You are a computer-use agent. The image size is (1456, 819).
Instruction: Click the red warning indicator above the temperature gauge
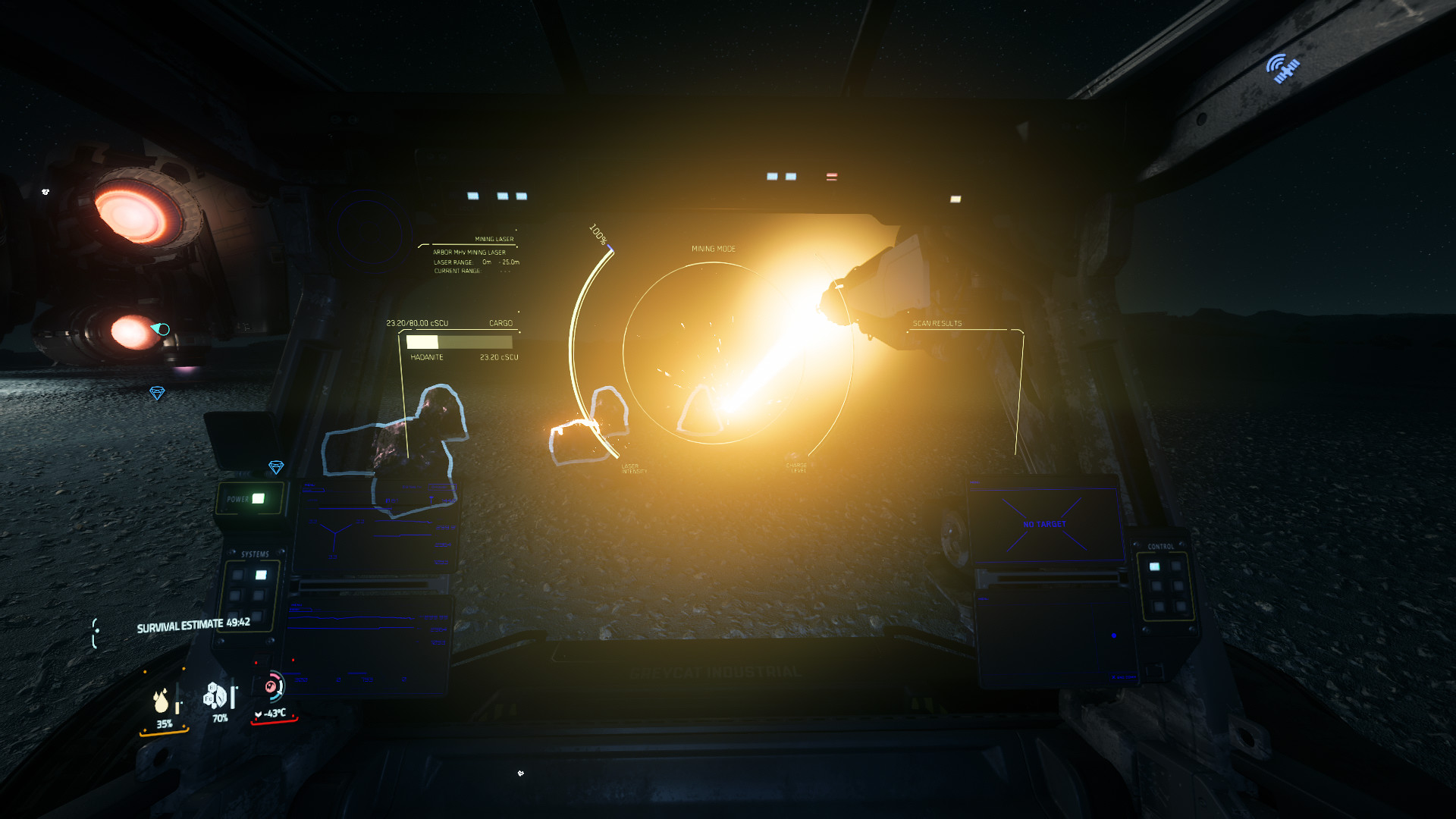click(256, 663)
